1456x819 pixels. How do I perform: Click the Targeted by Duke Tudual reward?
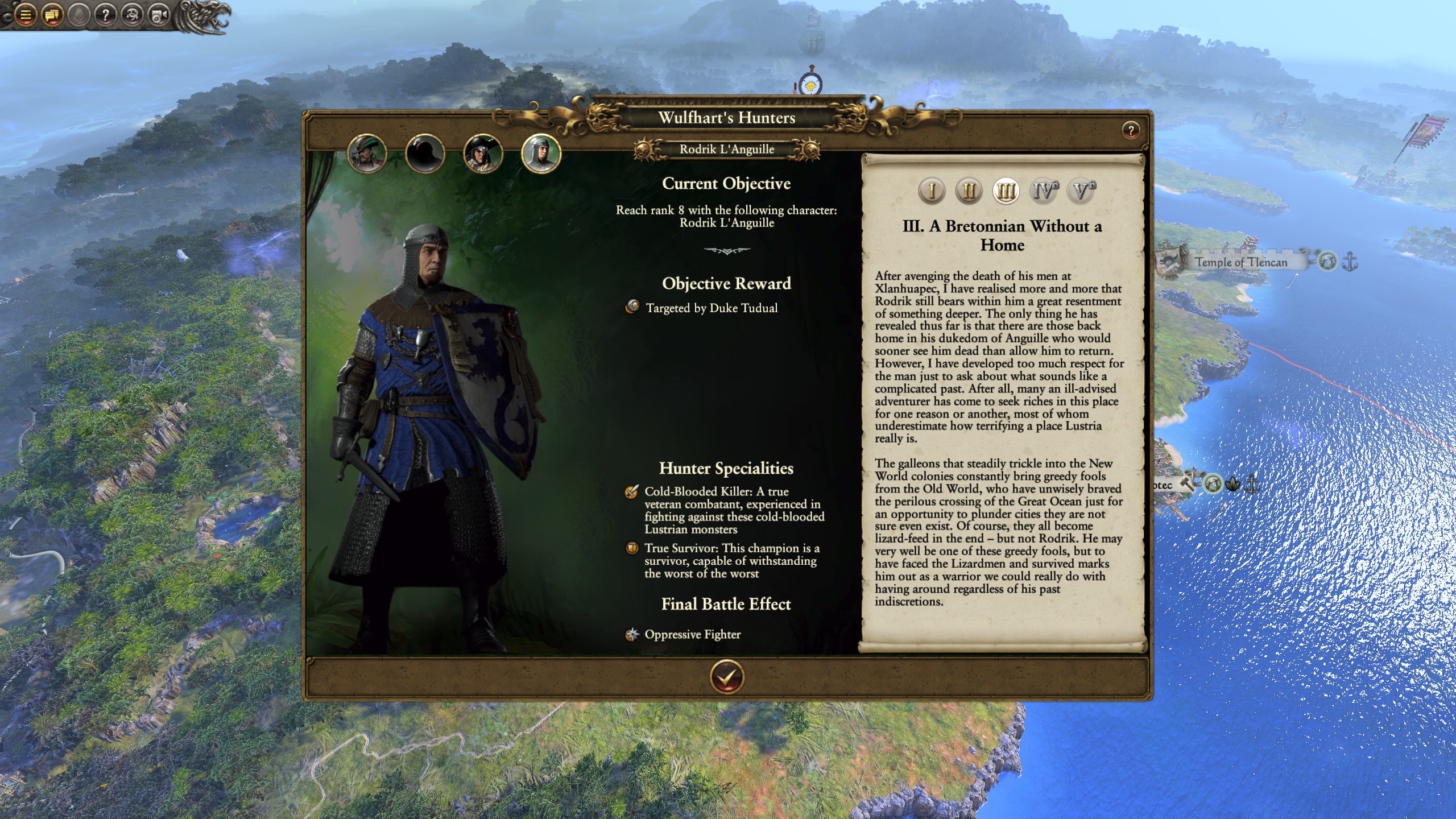711,308
